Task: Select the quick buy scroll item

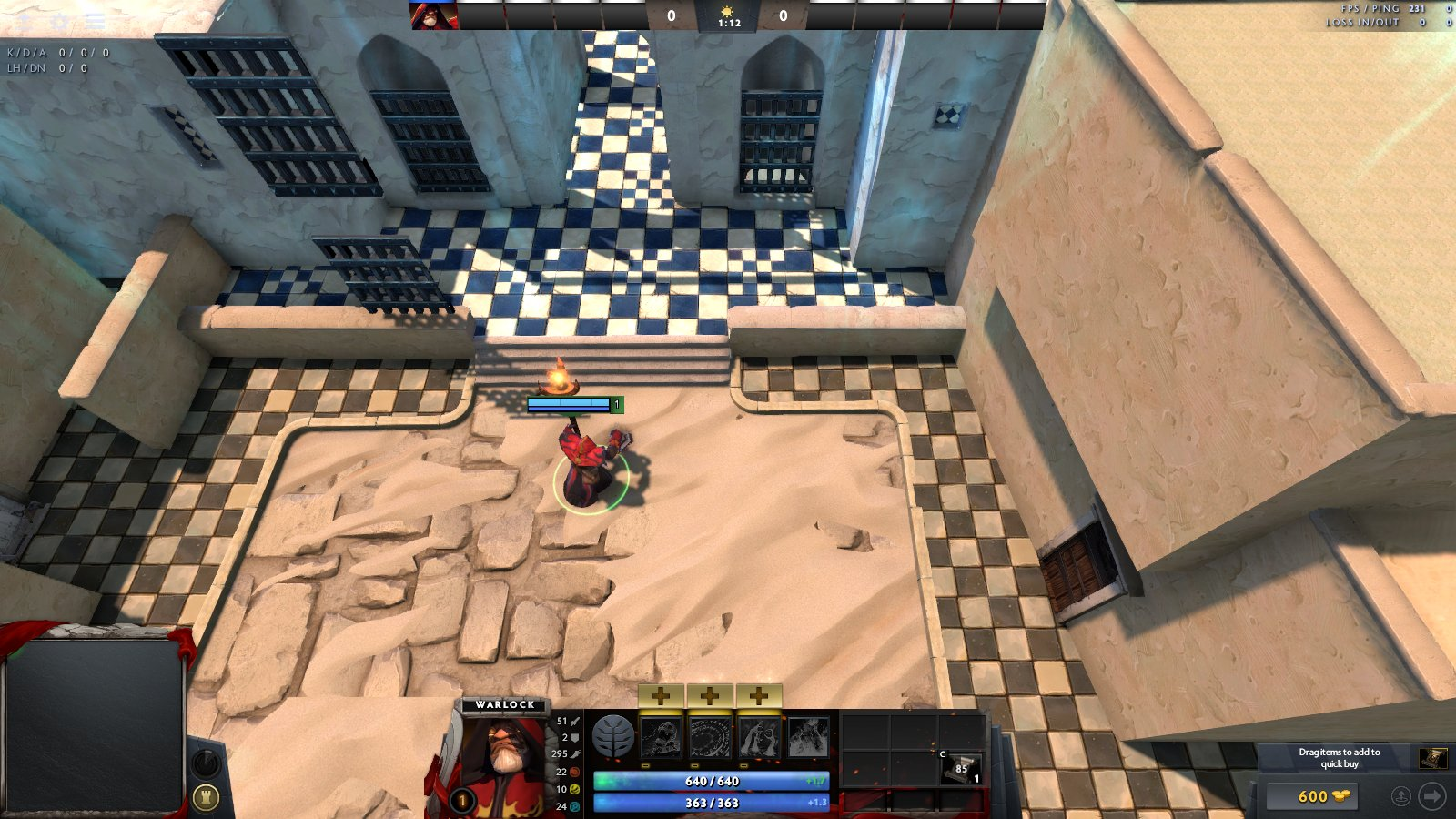Action: (1432, 758)
